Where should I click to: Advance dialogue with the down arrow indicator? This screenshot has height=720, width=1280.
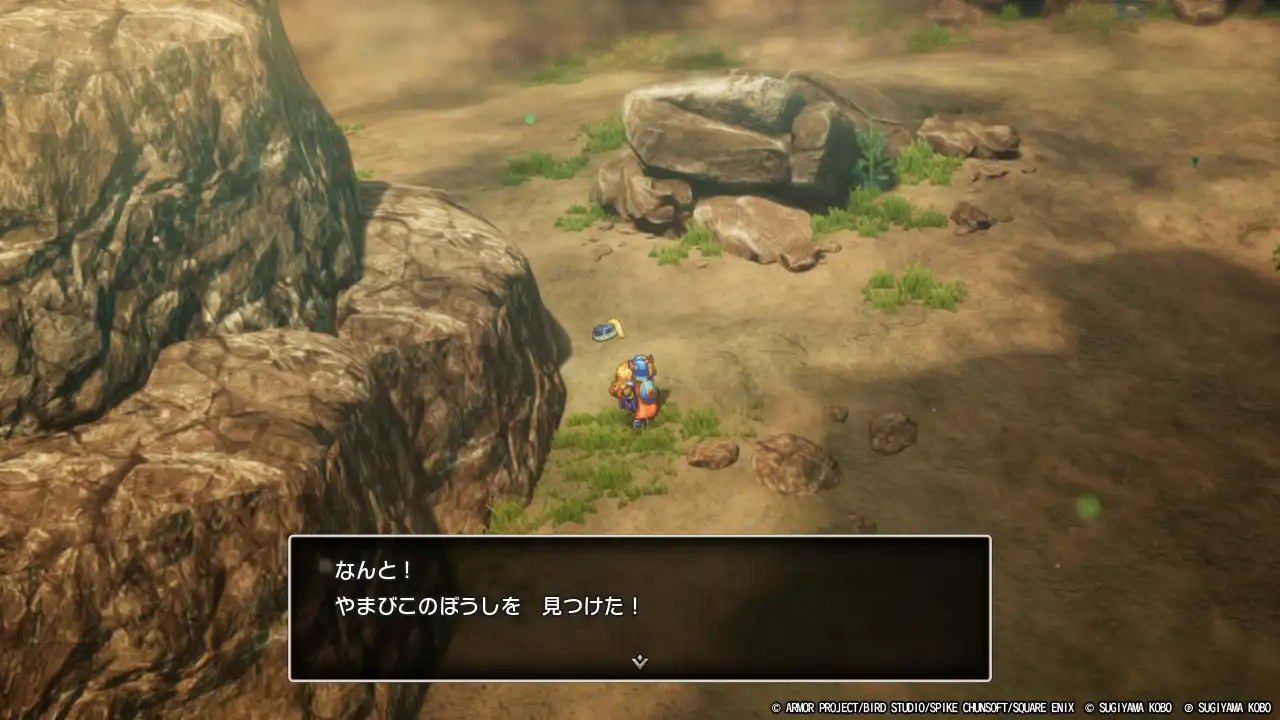tap(640, 661)
